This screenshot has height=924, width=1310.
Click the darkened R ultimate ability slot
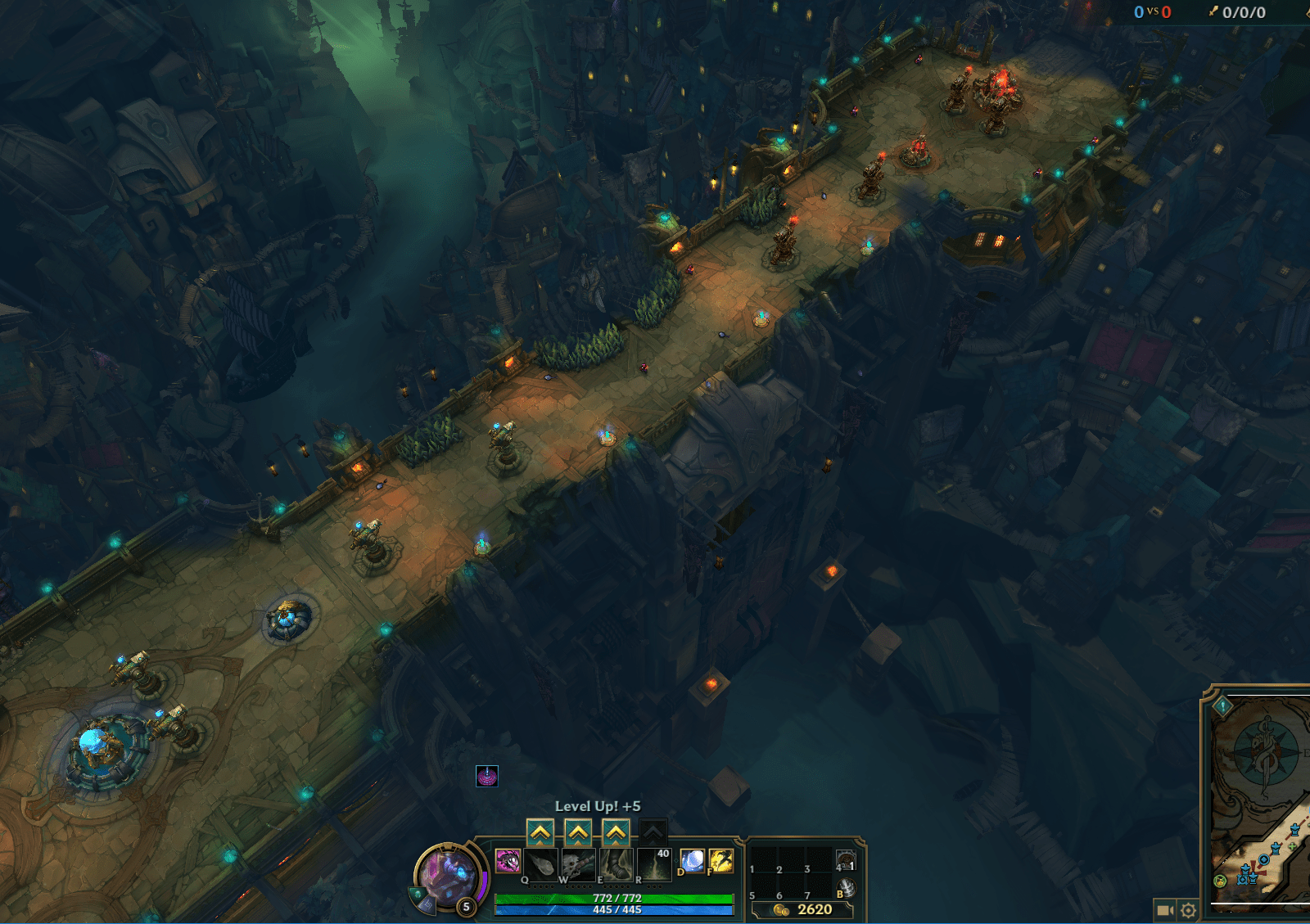pos(655,865)
